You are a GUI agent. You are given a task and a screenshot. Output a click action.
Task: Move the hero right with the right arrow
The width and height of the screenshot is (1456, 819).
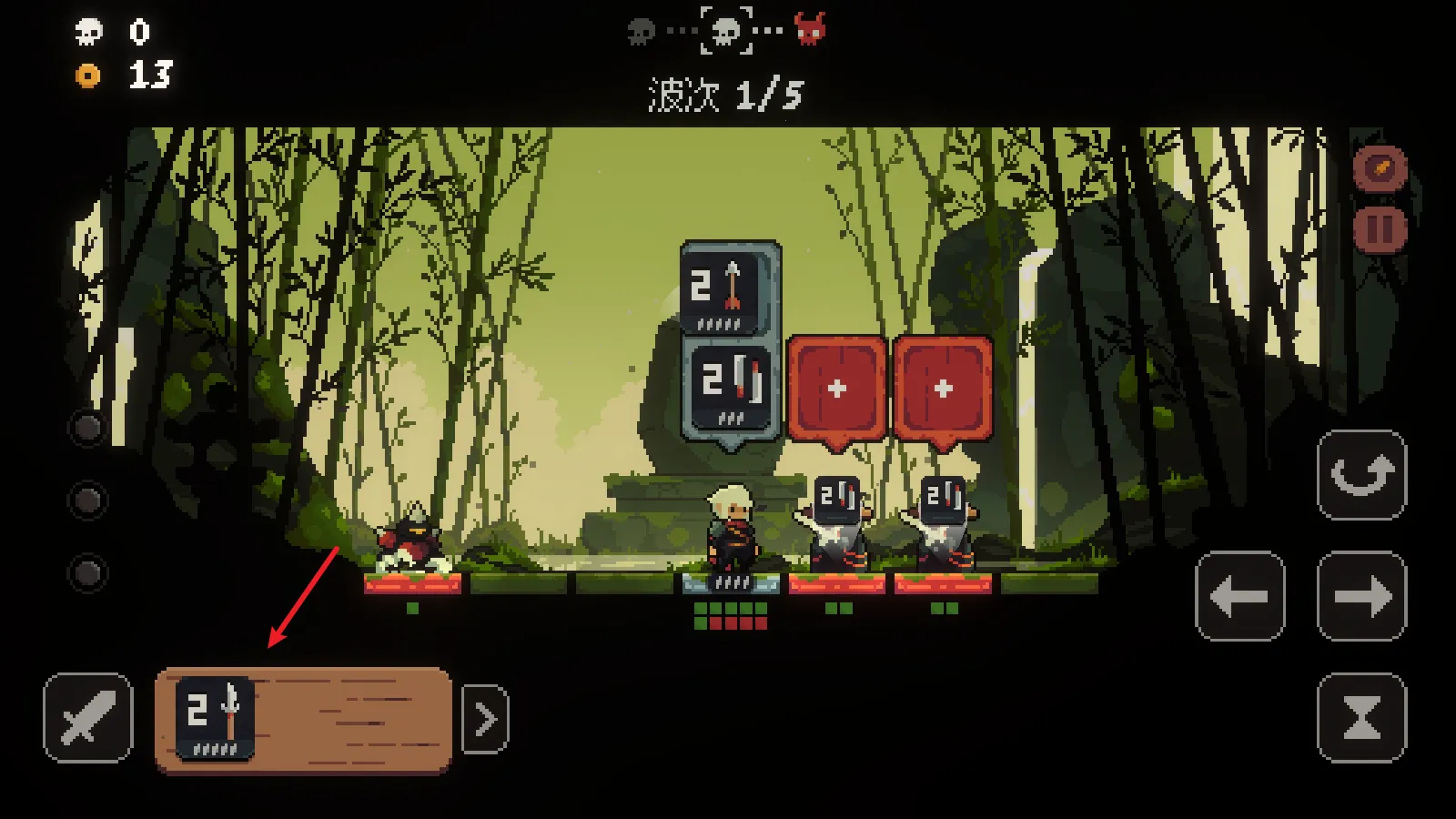(x=1361, y=596)
